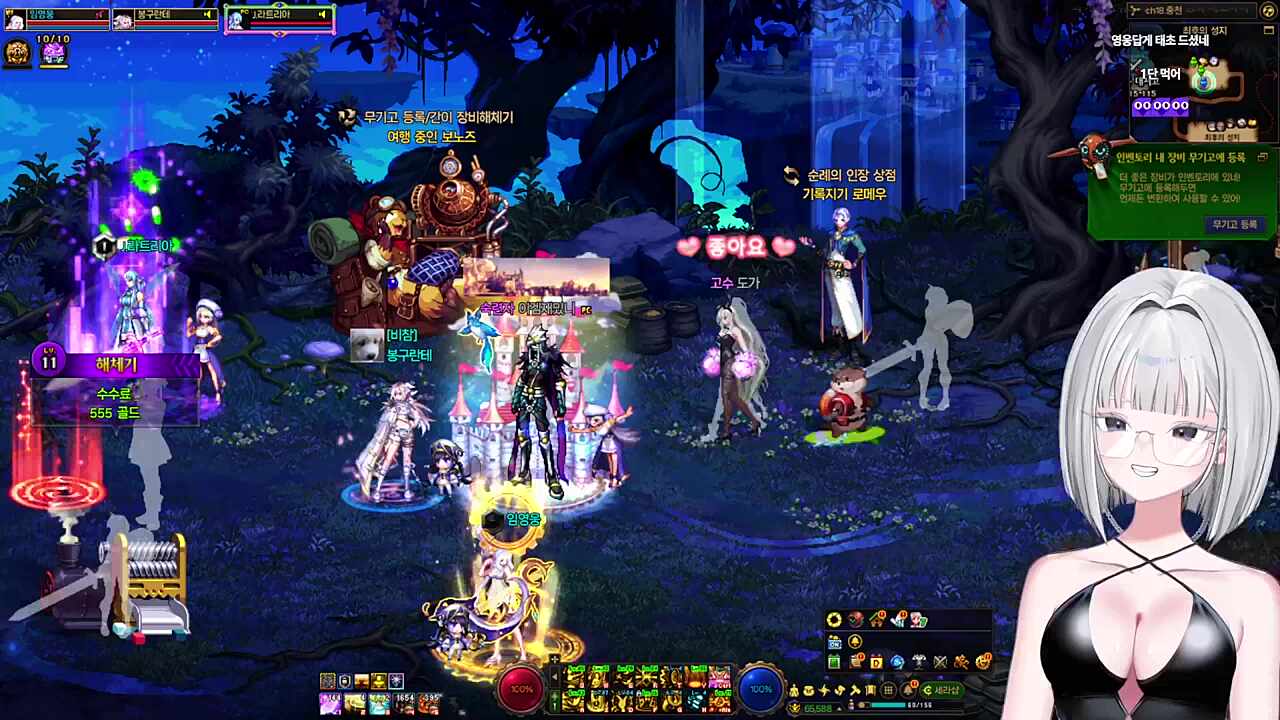Screen dimensions: 1280x720
Task: Click the 무기고 등록 button
Action: [1235, 225]
